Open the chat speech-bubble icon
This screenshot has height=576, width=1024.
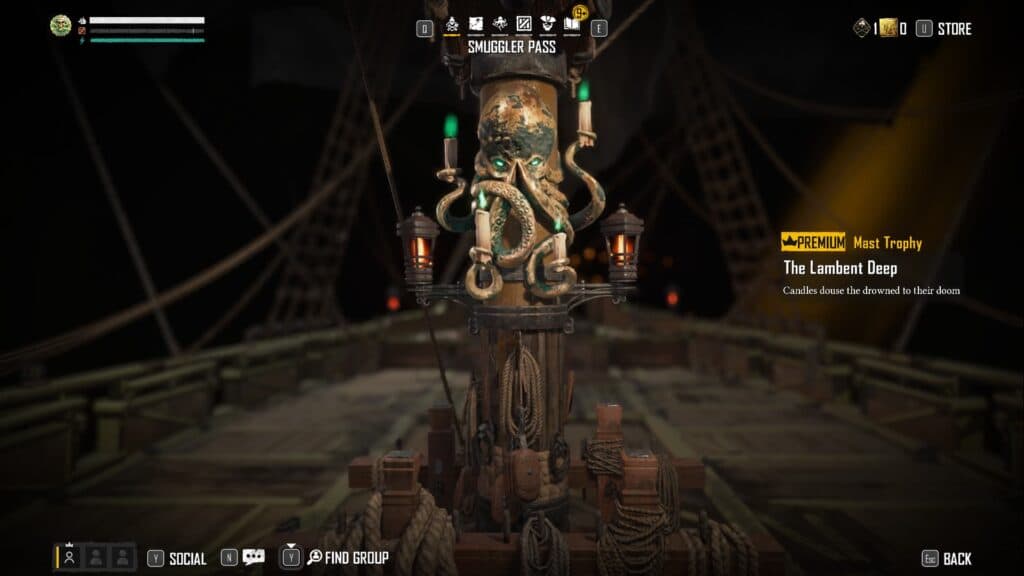tap(254, 558)
